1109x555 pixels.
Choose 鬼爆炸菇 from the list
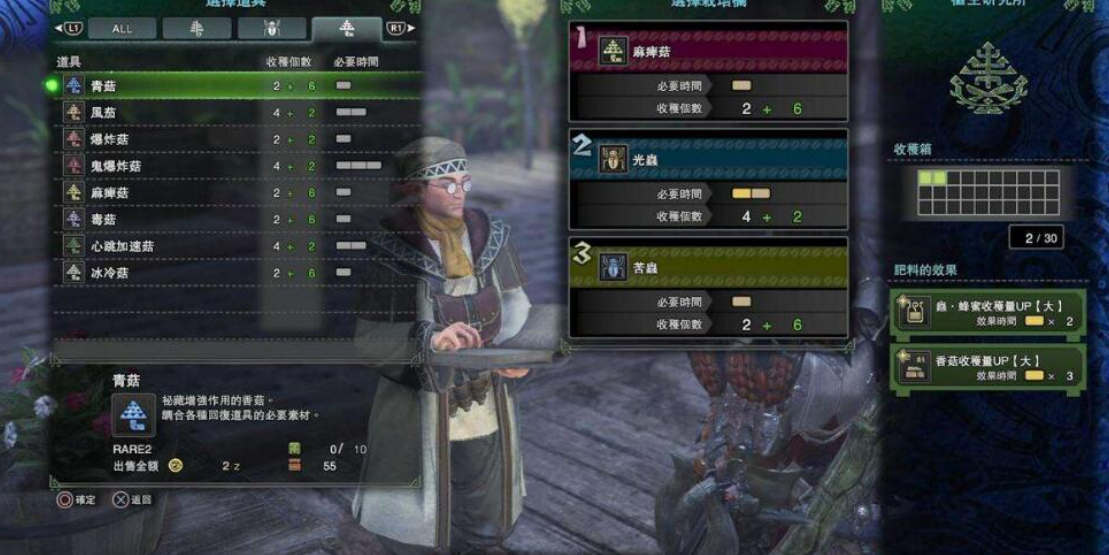point(235,166)
